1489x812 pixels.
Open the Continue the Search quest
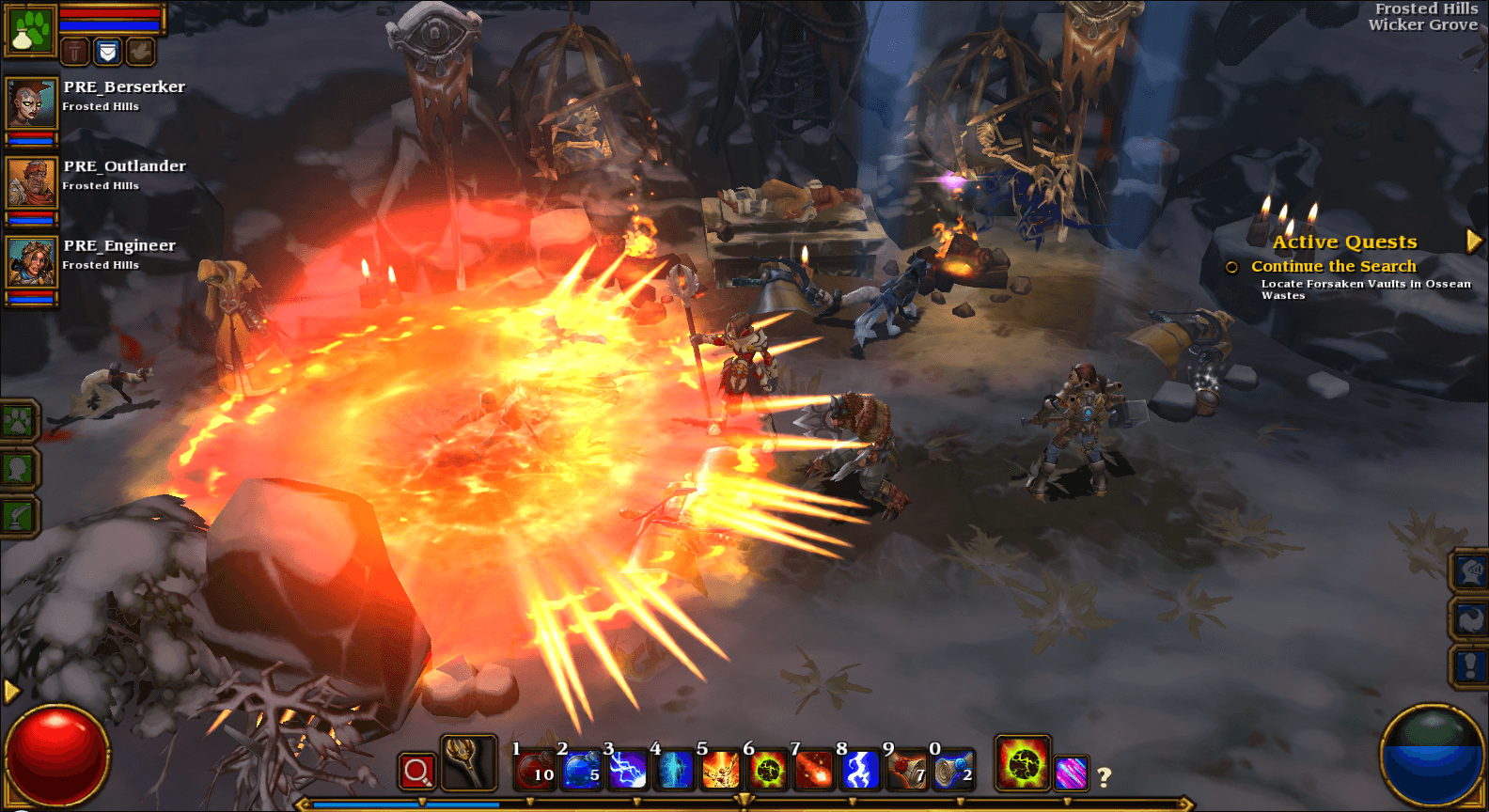coord(1333,267)
